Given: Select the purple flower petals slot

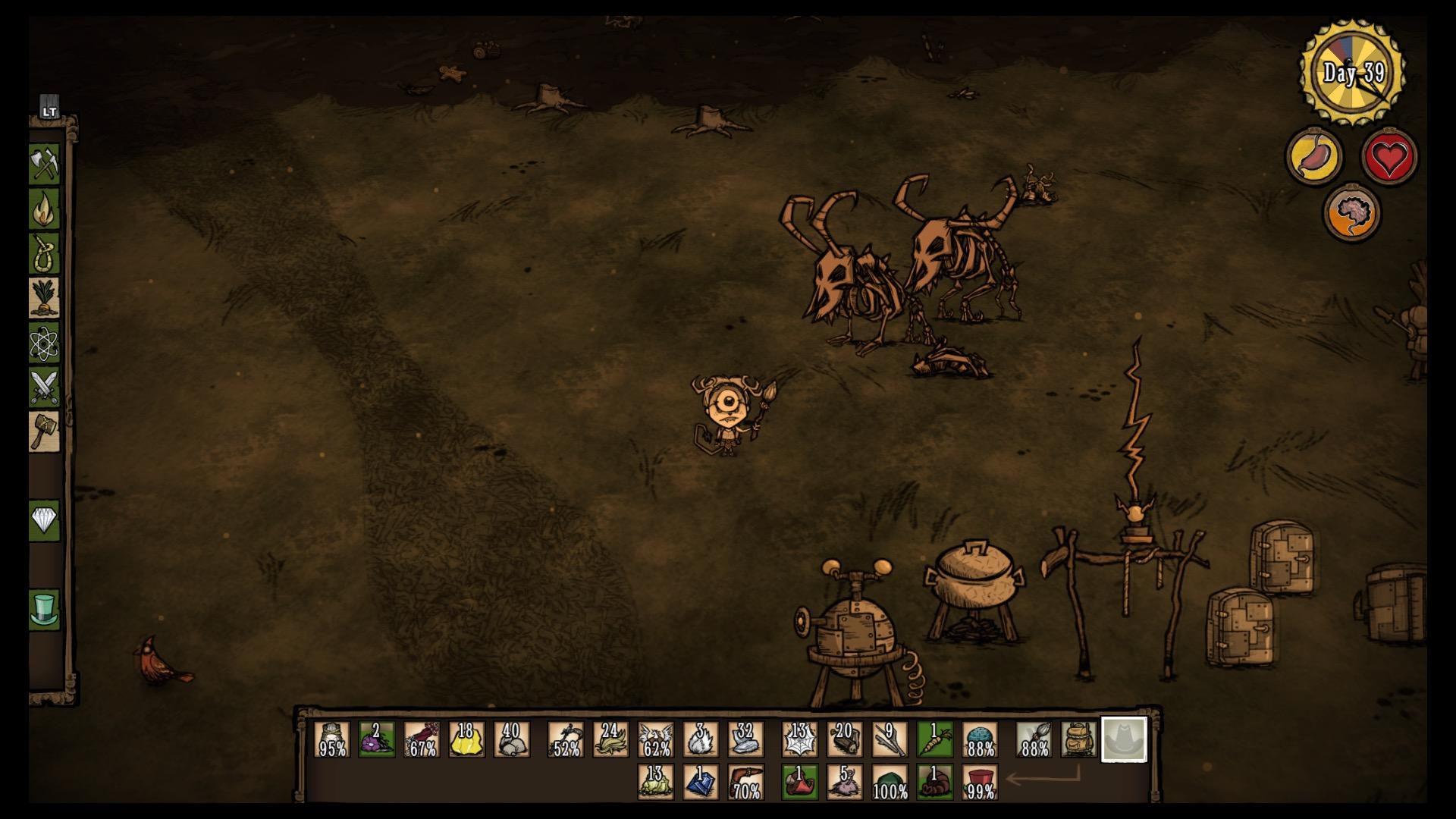Looking at the screenshot, I should (x=377, y=739).
